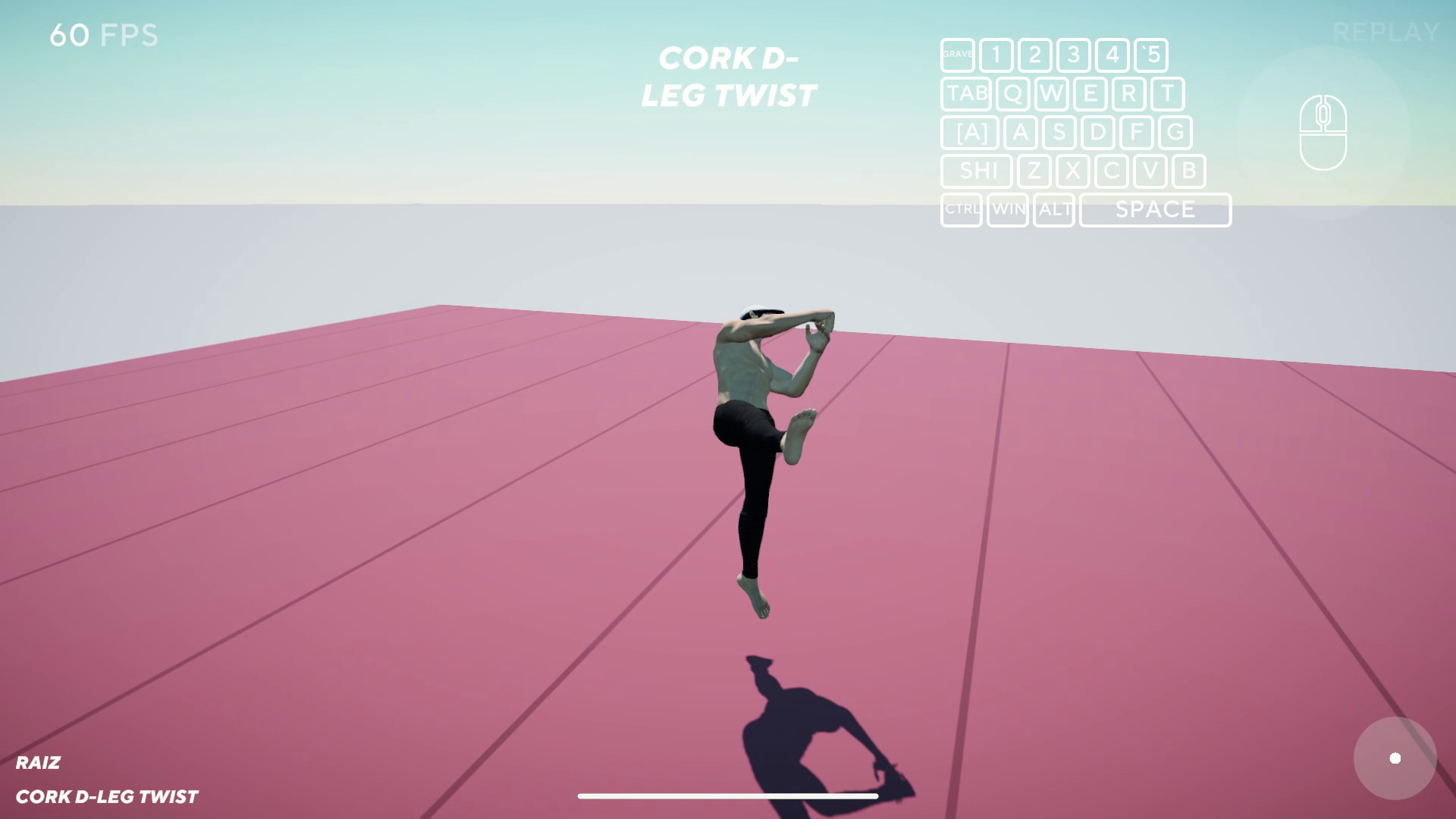The width and height of the screenshot is (1456, 819).
Task: Select the number 3 key indicator
Action: point(1072,55)
